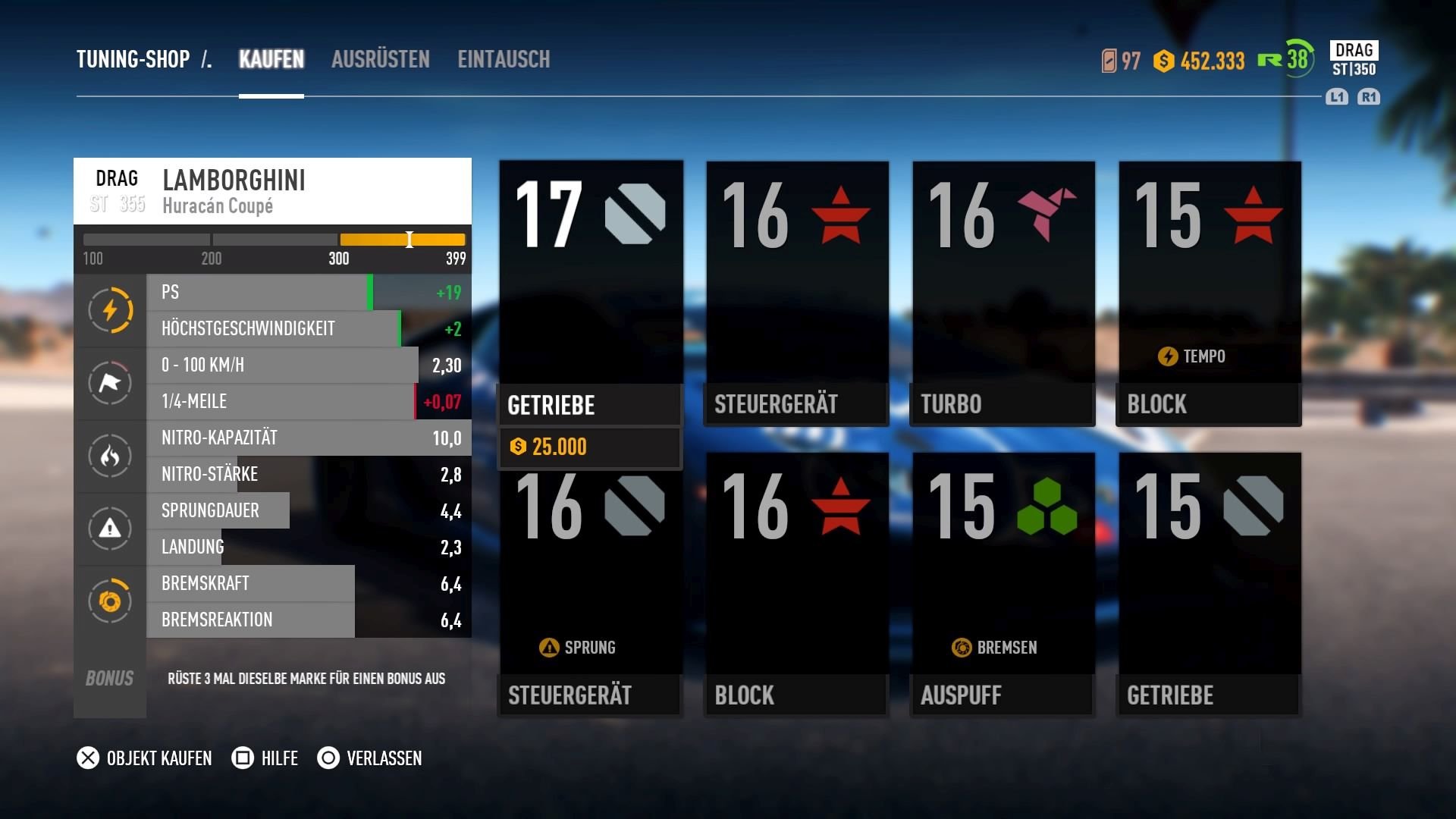Image resolution: width=1456 pixels, height=819 pixels.
Task: Select the 25.000 credits price tag
Action: coord(550,447)
